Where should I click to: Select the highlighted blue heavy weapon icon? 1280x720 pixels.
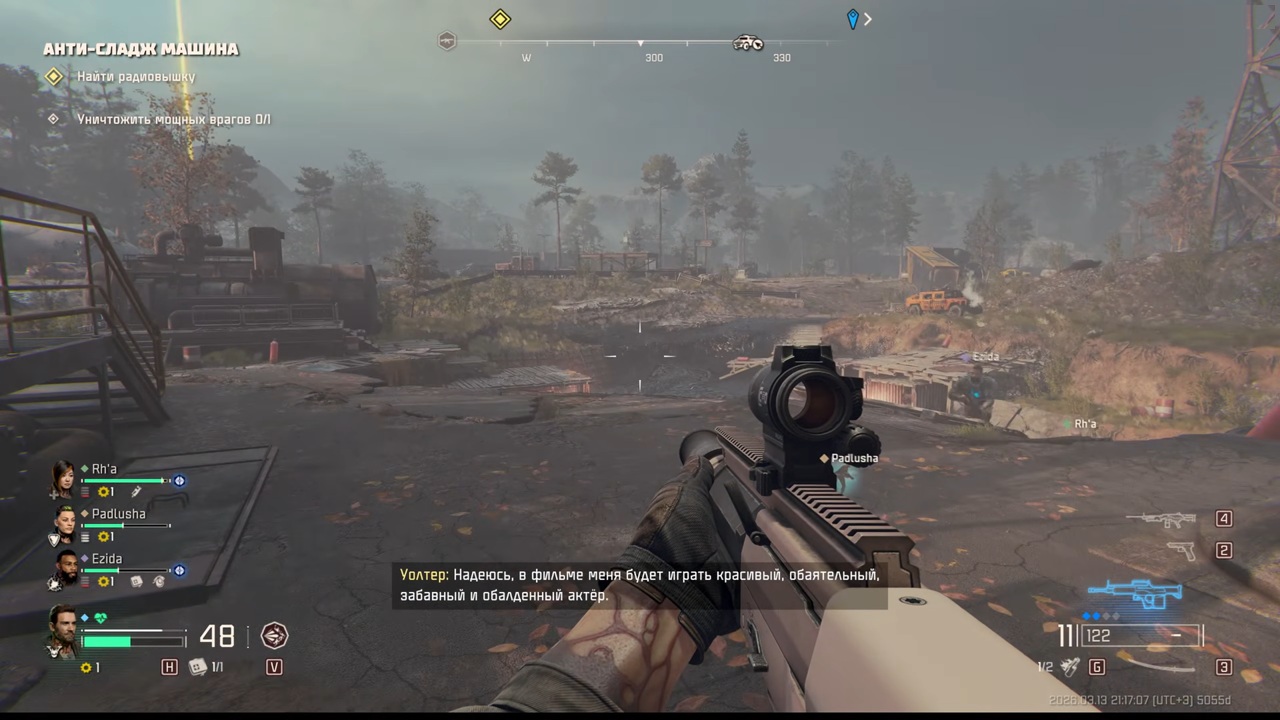[x=1134, y=594]
